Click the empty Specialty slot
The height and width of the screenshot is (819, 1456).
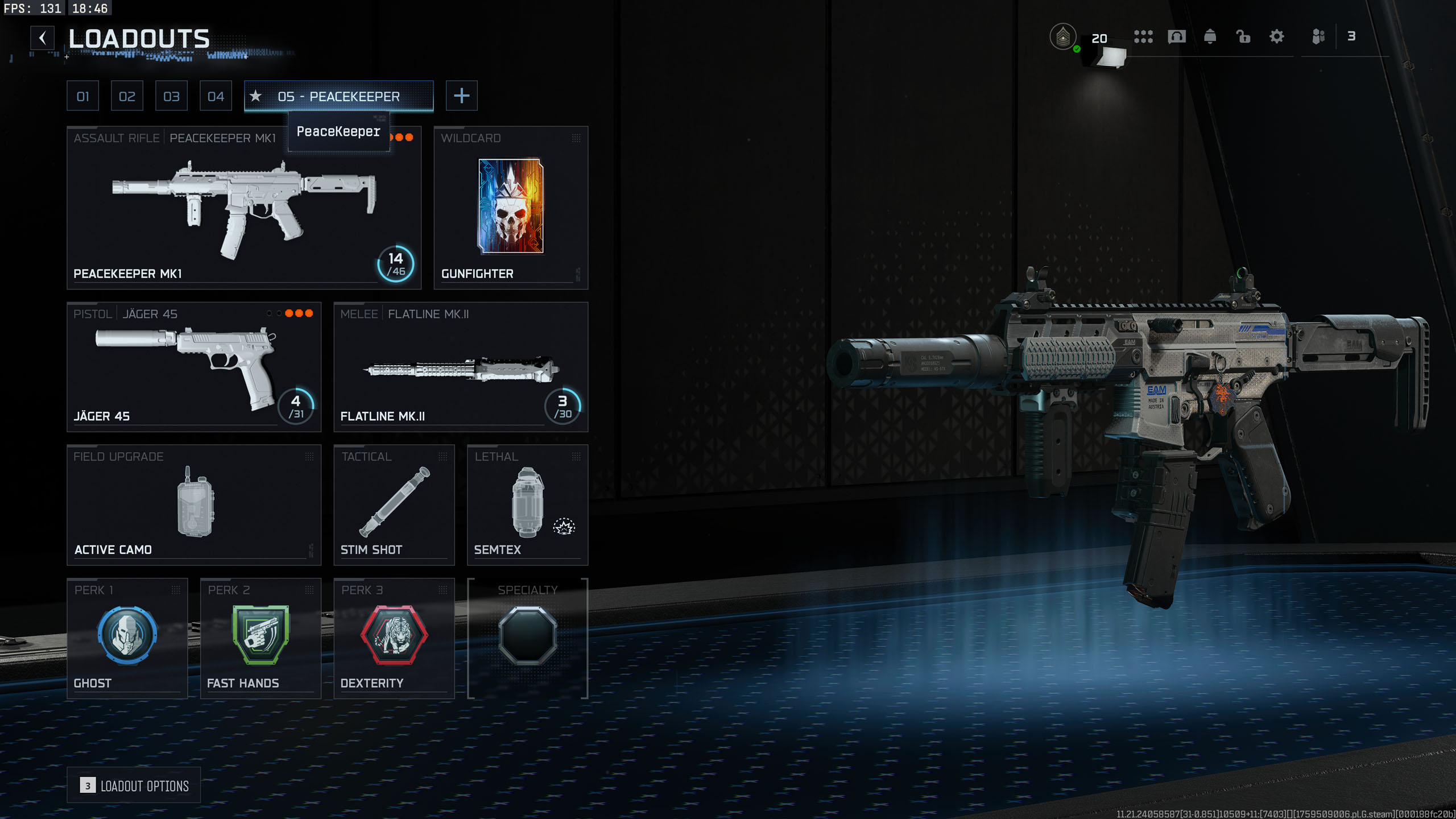pos(527,638)
